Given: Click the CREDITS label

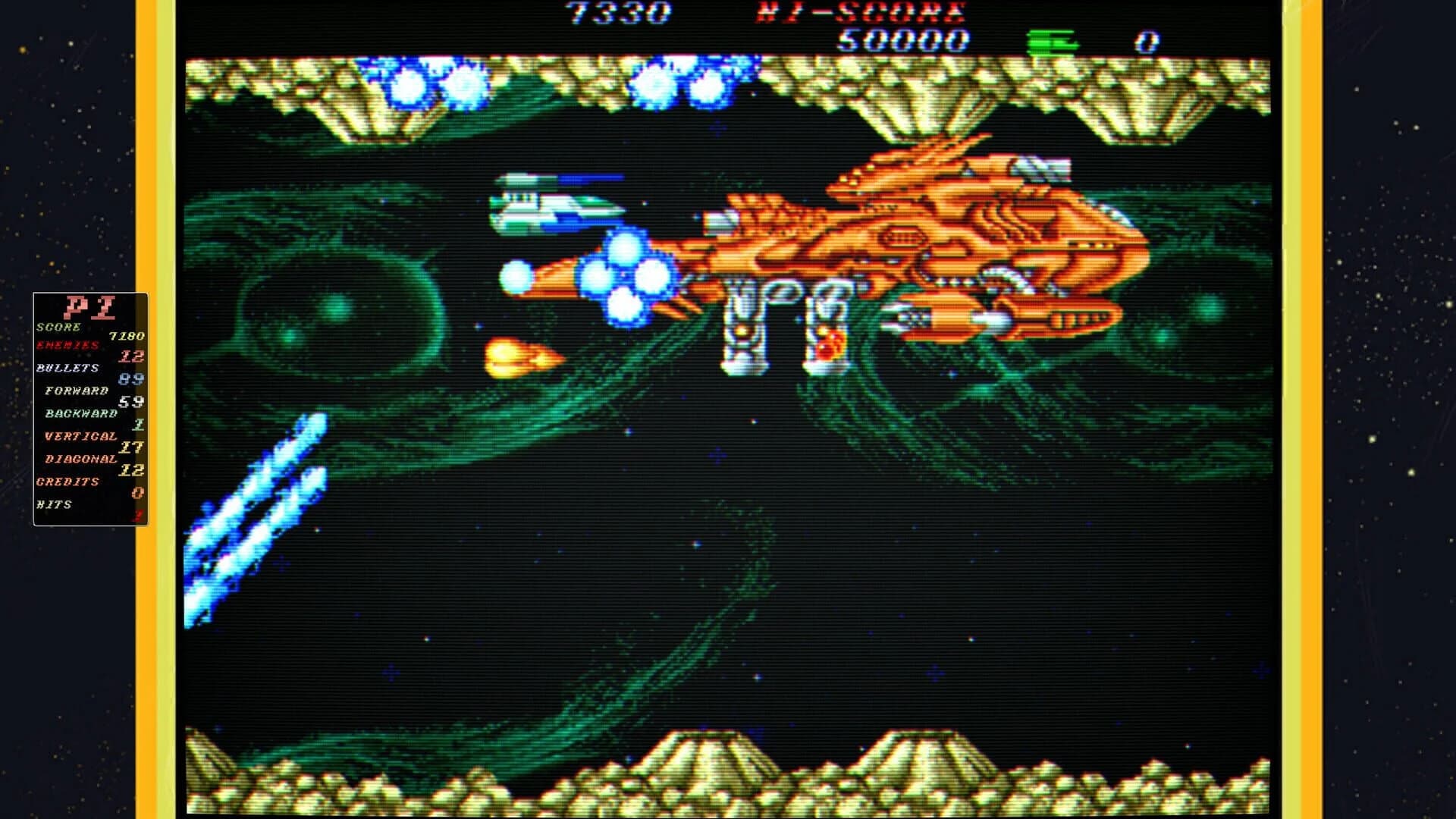Looking at the screenshot, I should (x=68, y=480).
